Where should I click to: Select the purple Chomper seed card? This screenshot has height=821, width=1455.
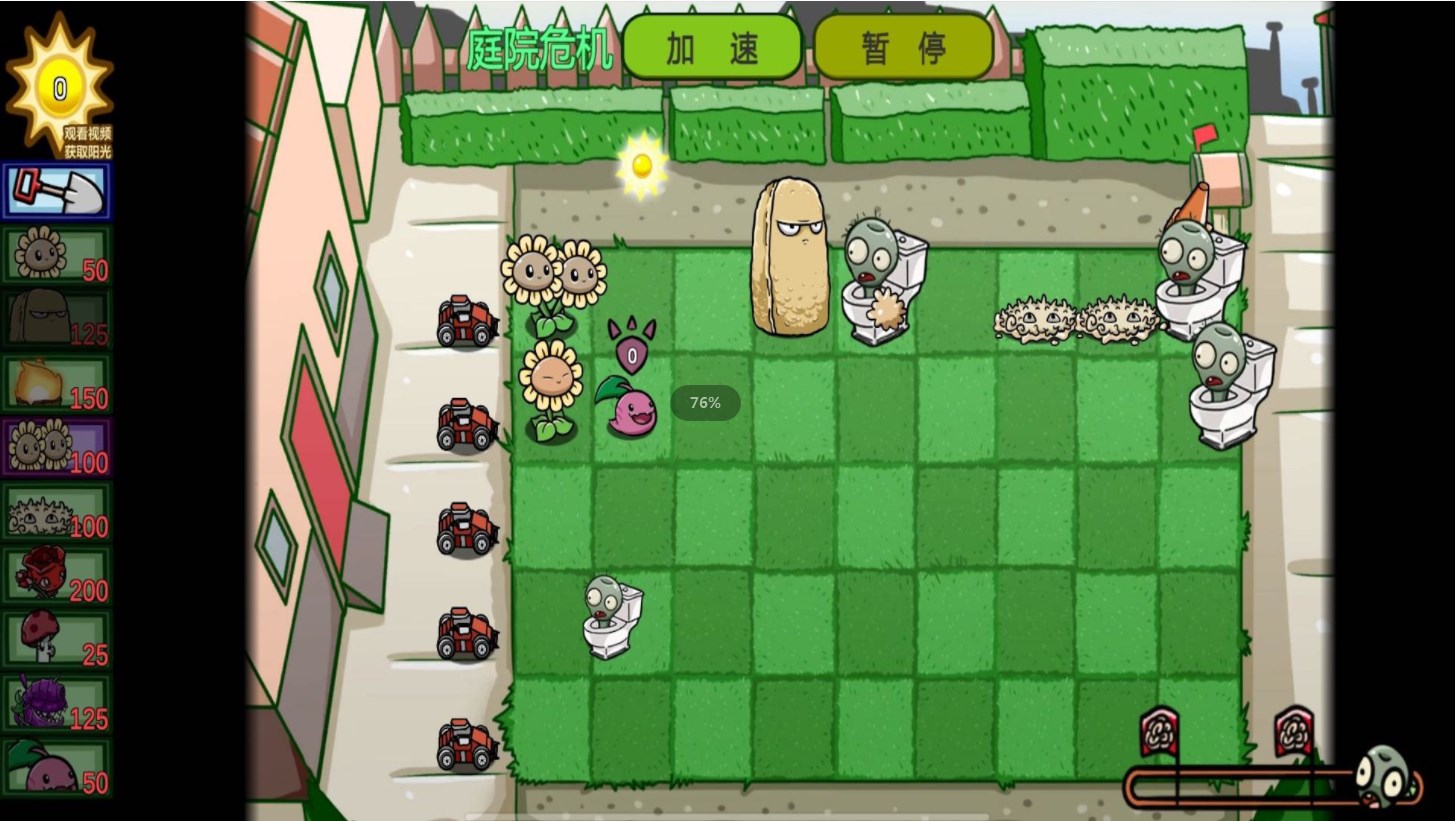pos(57,704)
